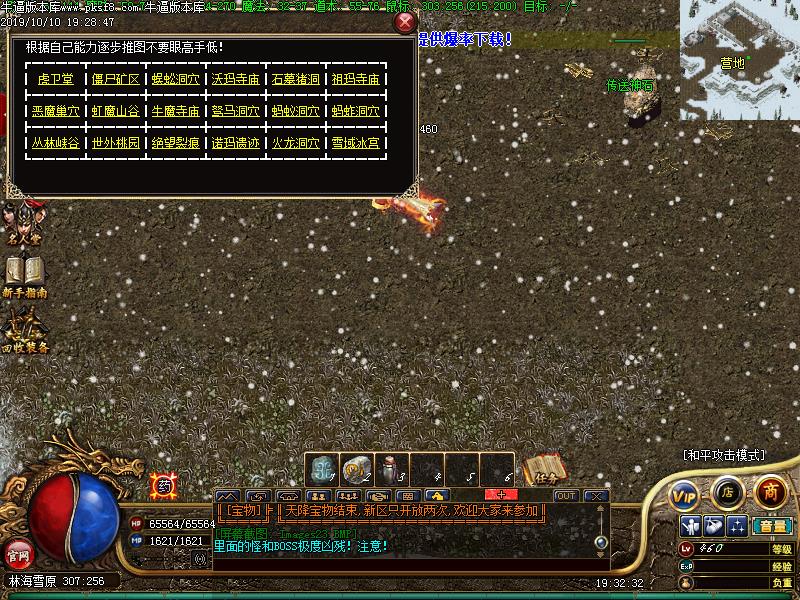Click the 药 potion icon
This screenshot has width=800, height=600.
click(163, 486)
